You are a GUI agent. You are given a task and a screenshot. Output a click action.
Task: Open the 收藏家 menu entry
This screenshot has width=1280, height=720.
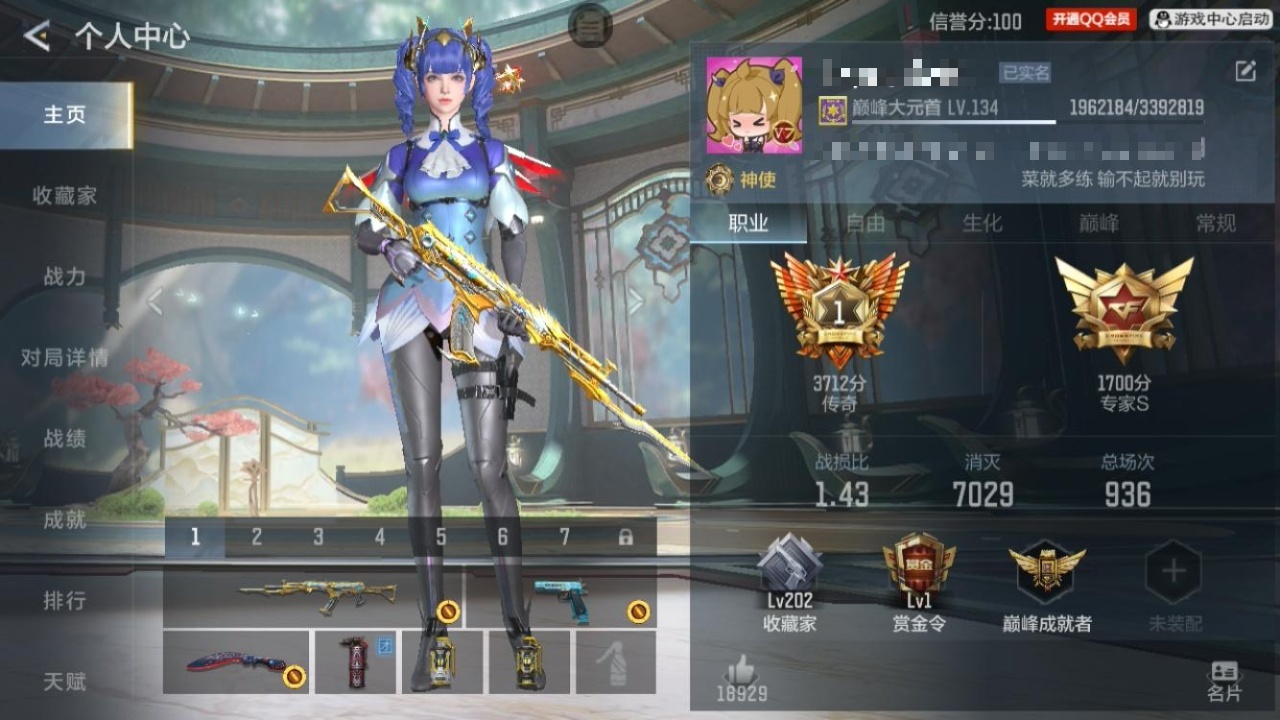[x=65, y=196]
